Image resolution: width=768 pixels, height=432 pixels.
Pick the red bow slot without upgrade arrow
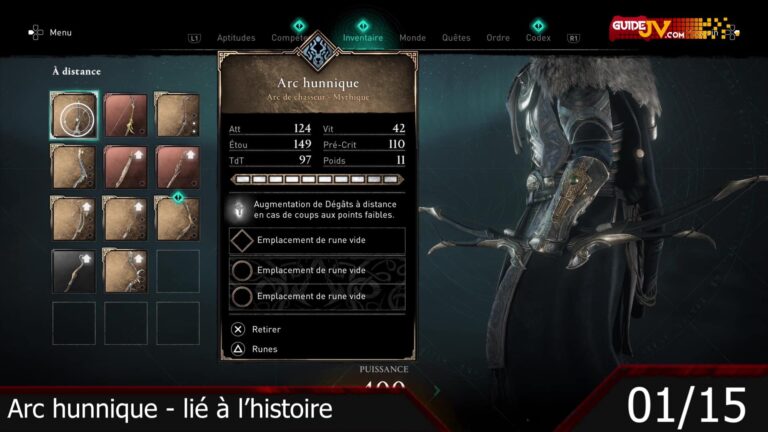[126, 115]
